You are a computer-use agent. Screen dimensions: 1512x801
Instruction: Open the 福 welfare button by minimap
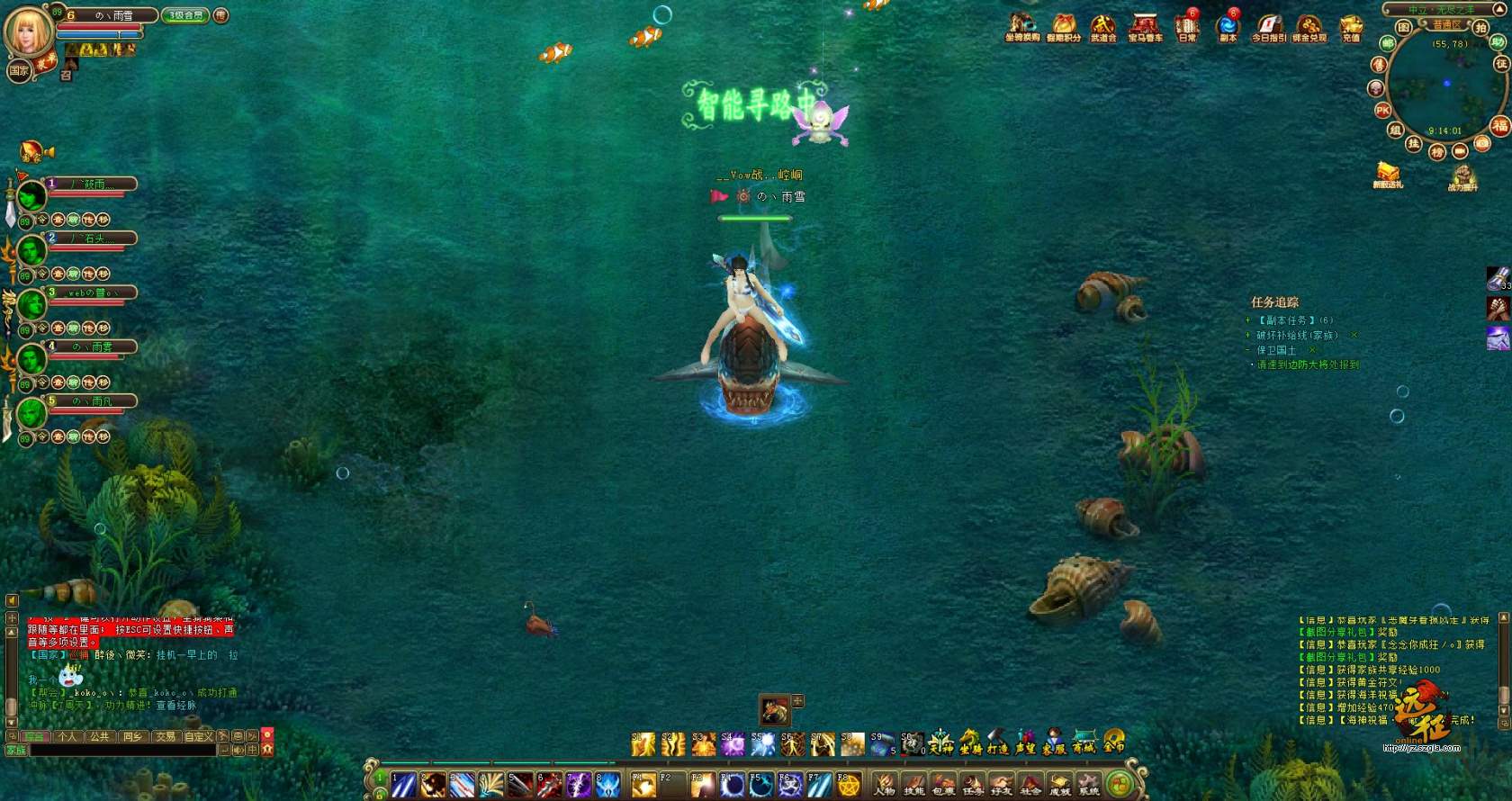point(1498,125)
